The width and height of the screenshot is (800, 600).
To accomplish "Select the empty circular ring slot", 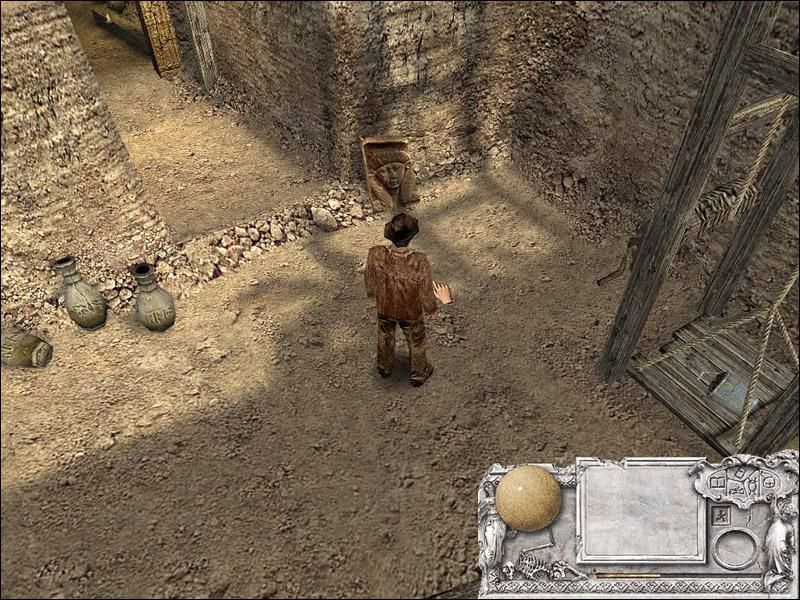I will click(x=735, y=548).
